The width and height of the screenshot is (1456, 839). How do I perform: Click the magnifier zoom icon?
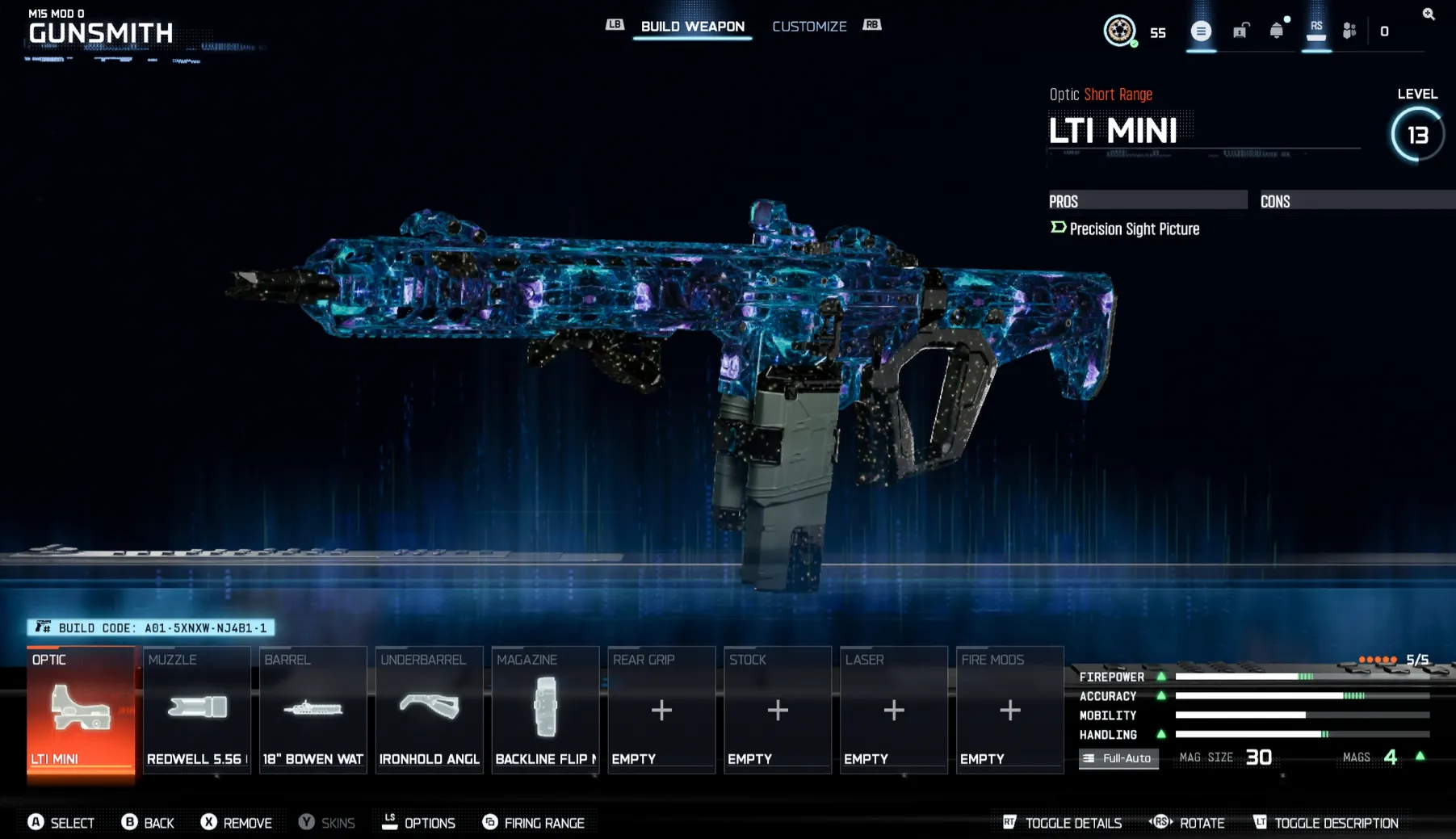click(x=1427, y=14)
